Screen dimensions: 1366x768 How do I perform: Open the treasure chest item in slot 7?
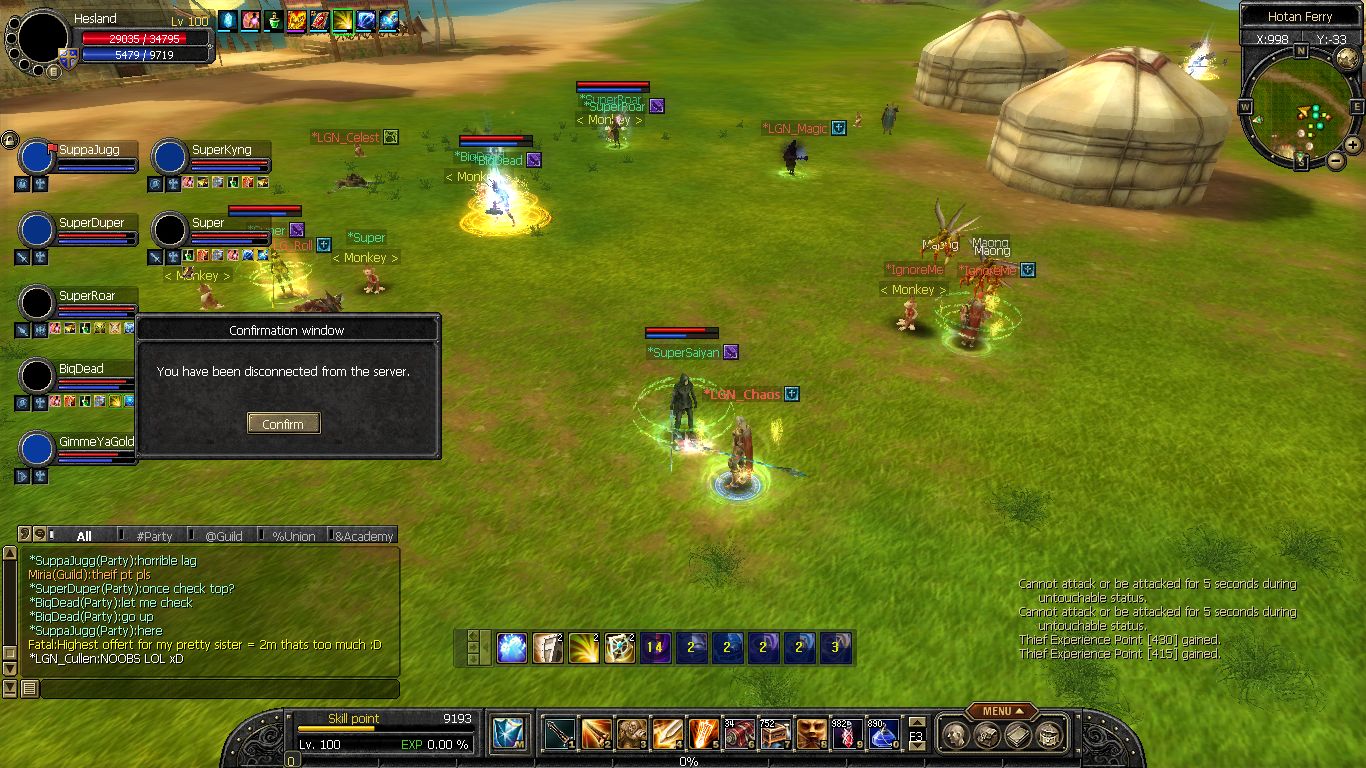tap(775, 734)
